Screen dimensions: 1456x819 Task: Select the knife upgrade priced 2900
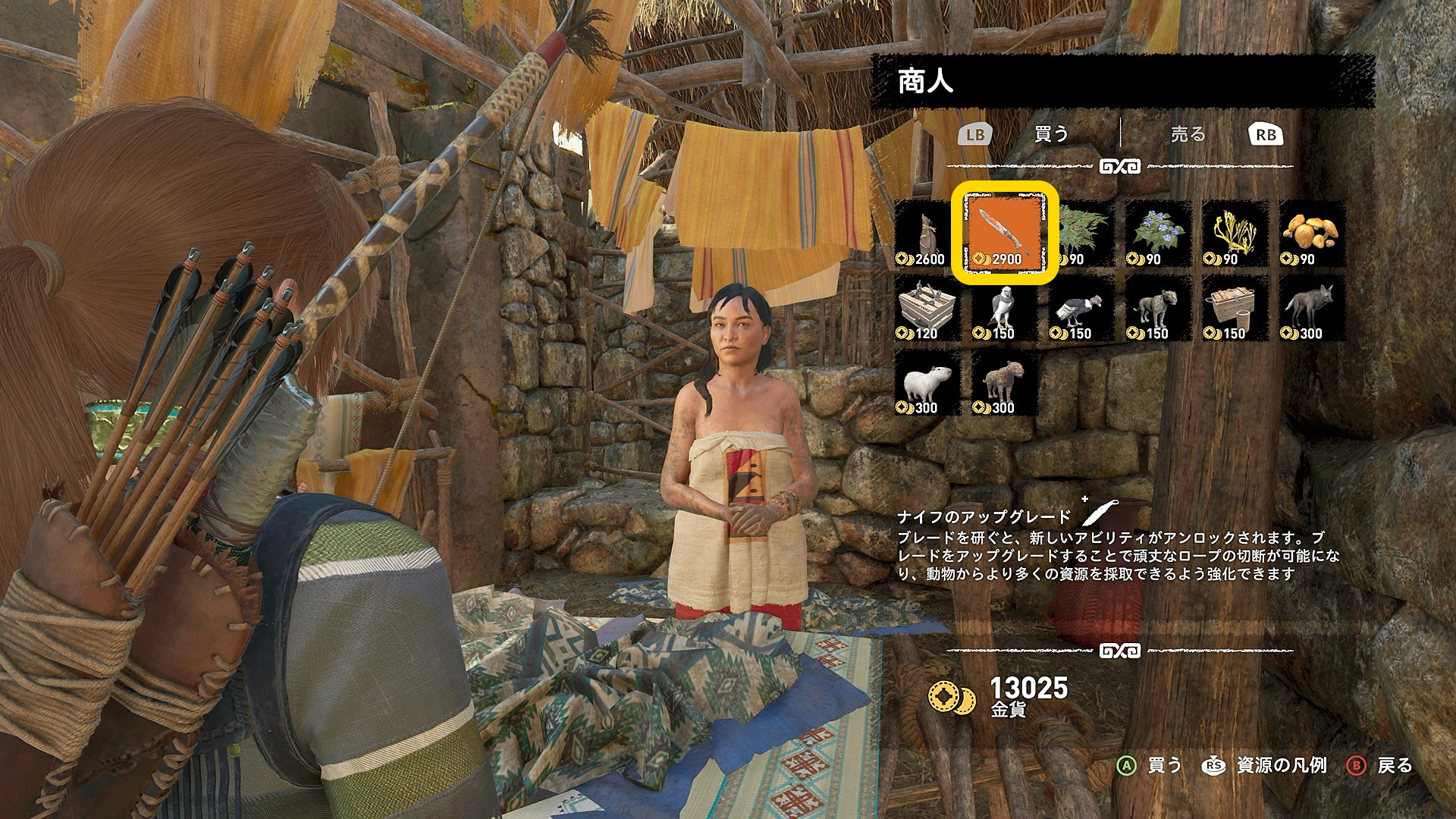tap(1004, 234)
